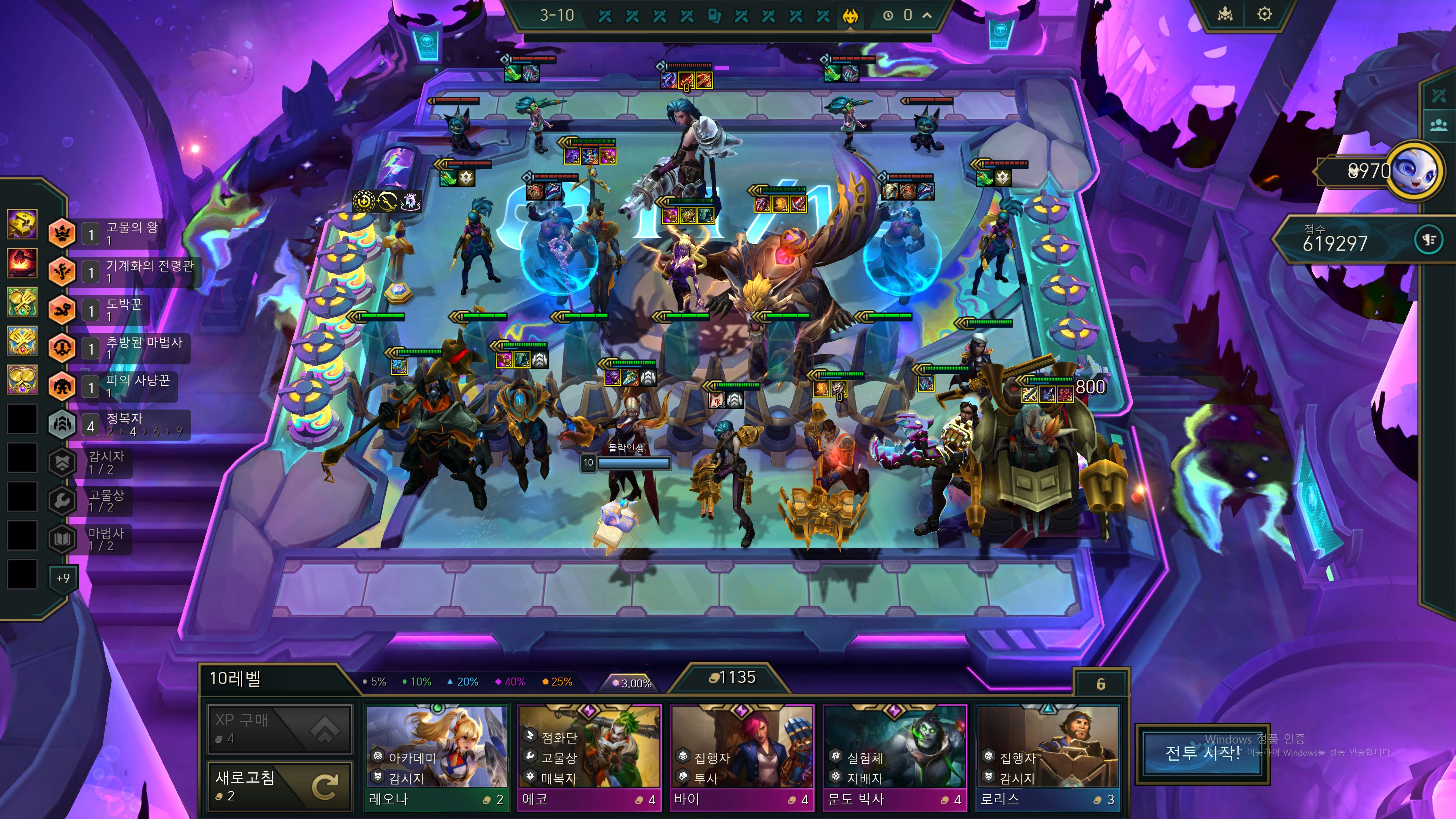1456x819 pixels.
Task: Buy the 레오나 champion card
Action: (x=436, y=756)
